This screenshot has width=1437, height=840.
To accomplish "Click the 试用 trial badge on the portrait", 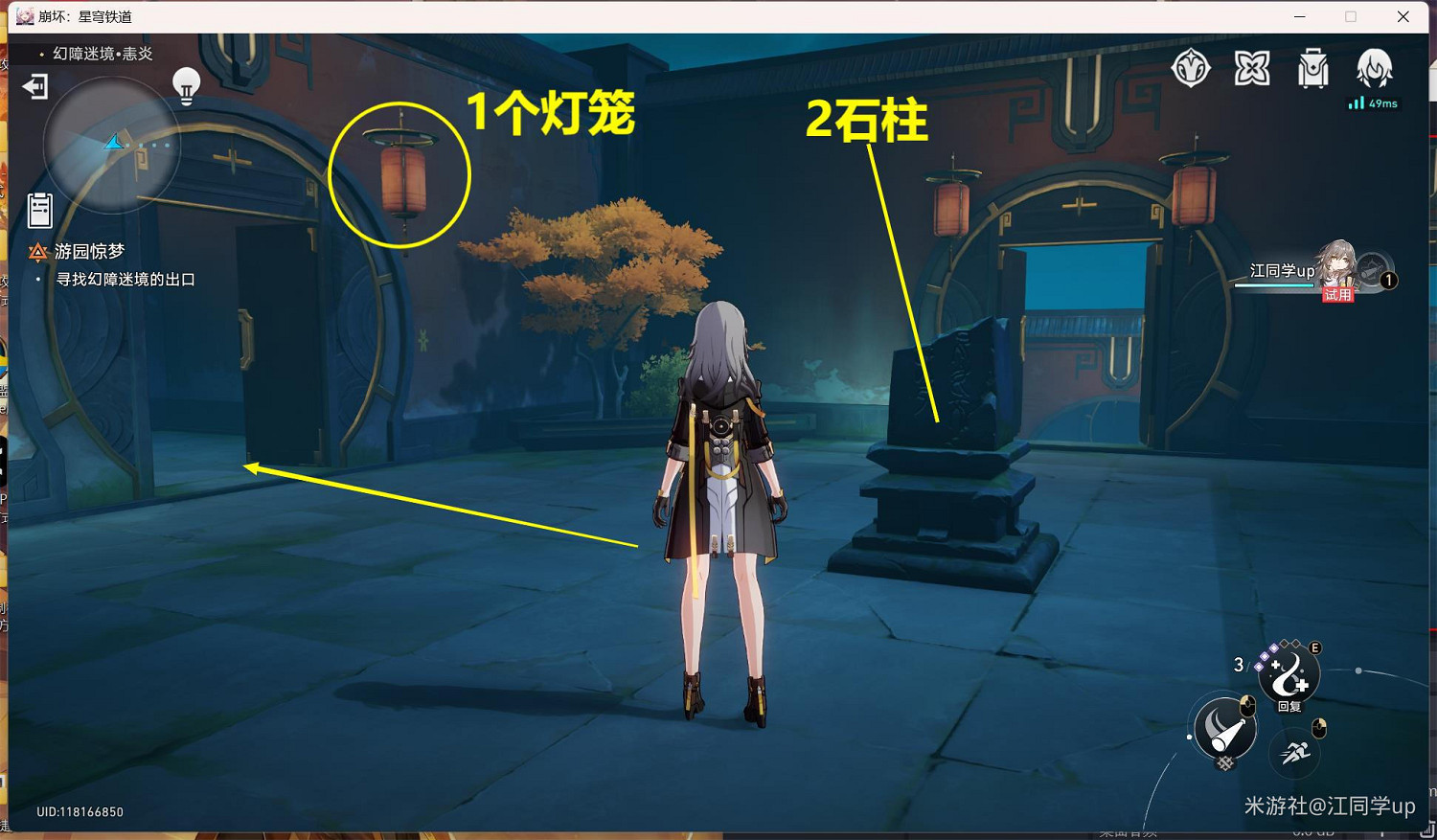I will [x=1337, y=294].
